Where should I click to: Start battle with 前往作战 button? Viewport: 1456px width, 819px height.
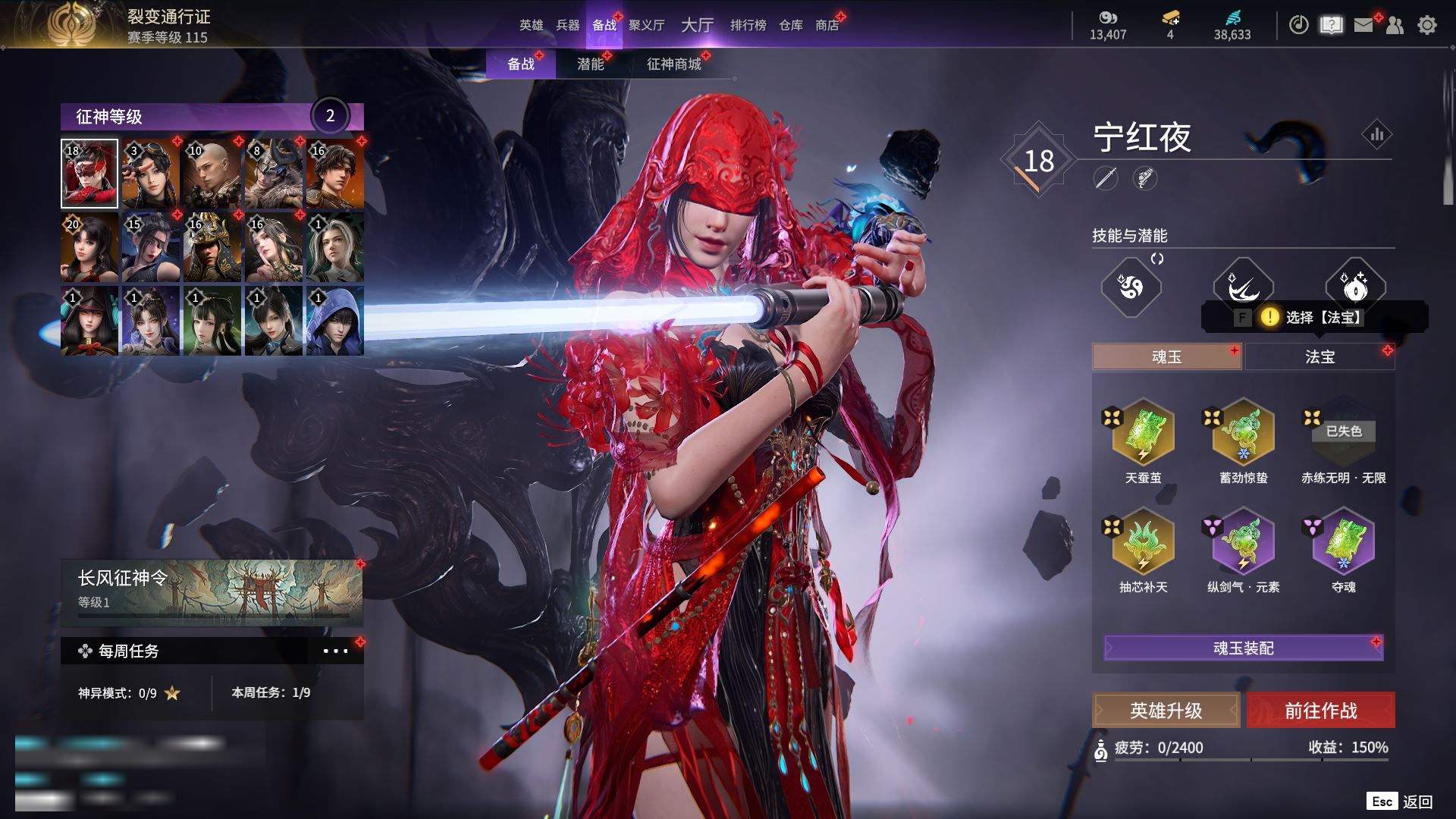1320,710
